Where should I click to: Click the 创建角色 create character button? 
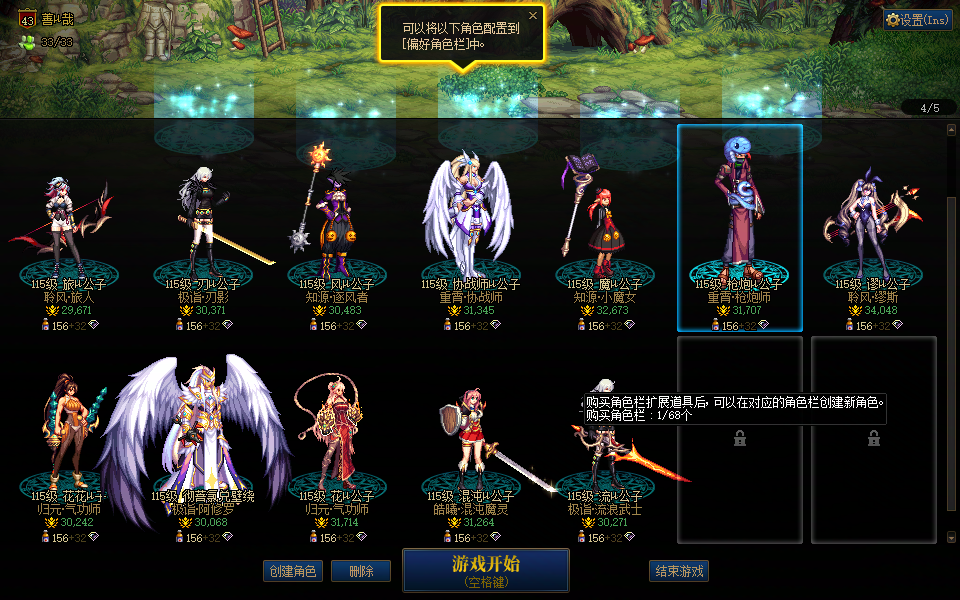(x=292, y=571)
